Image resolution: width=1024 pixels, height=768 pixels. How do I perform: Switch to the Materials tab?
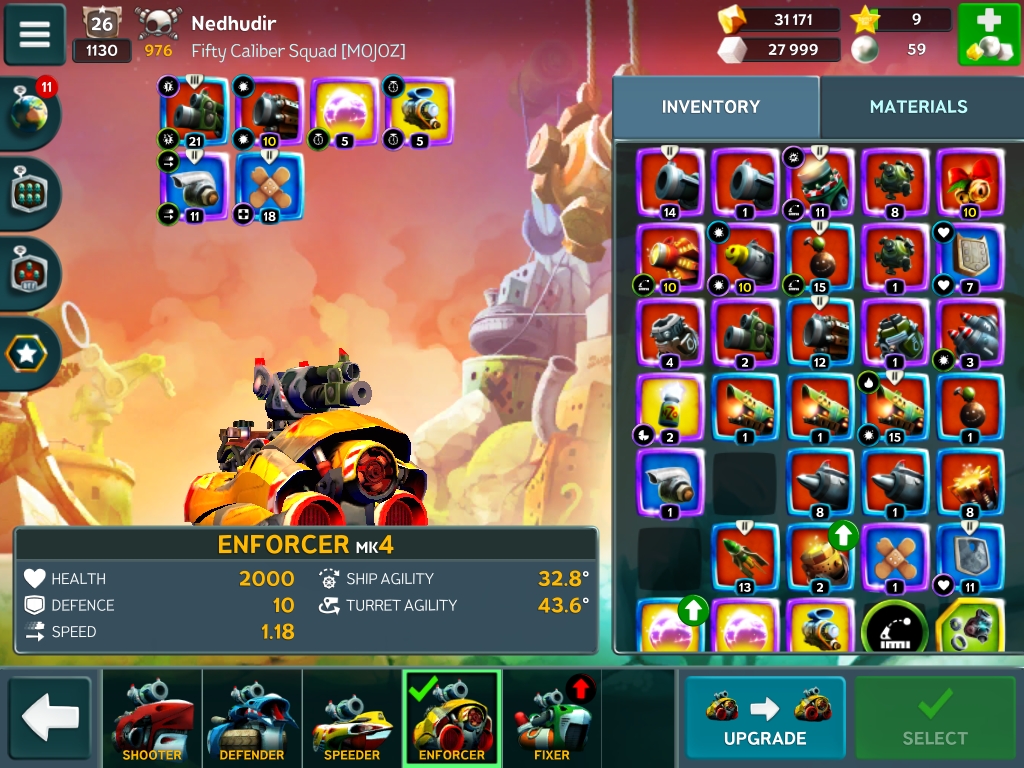coord(918,107)
